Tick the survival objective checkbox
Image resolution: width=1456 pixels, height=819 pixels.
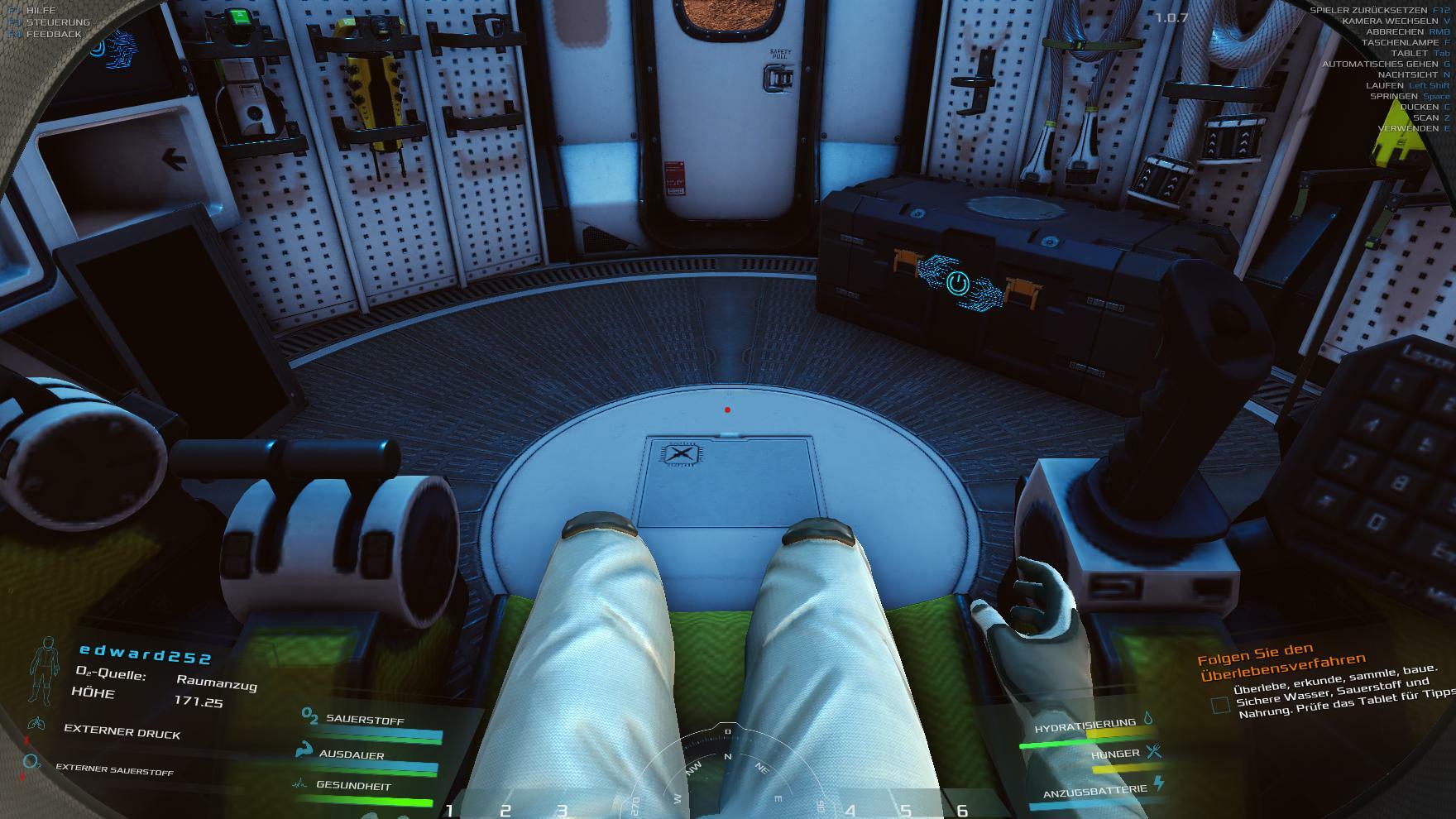pos(1220,705)
